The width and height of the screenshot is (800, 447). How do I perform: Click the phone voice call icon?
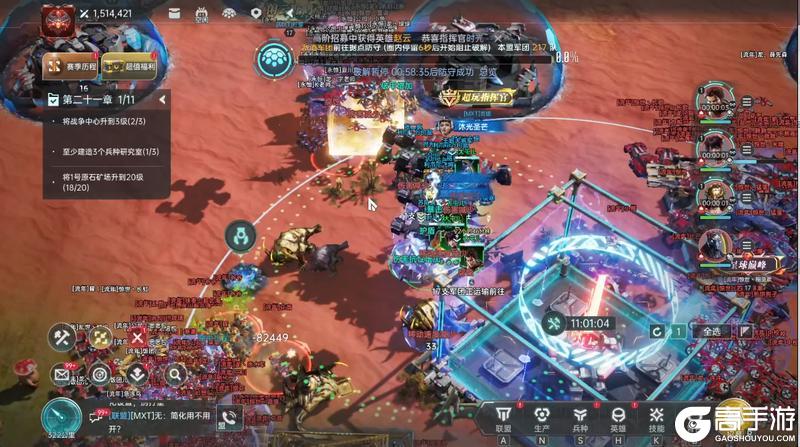pyautogui.click(x=231, y=421)
